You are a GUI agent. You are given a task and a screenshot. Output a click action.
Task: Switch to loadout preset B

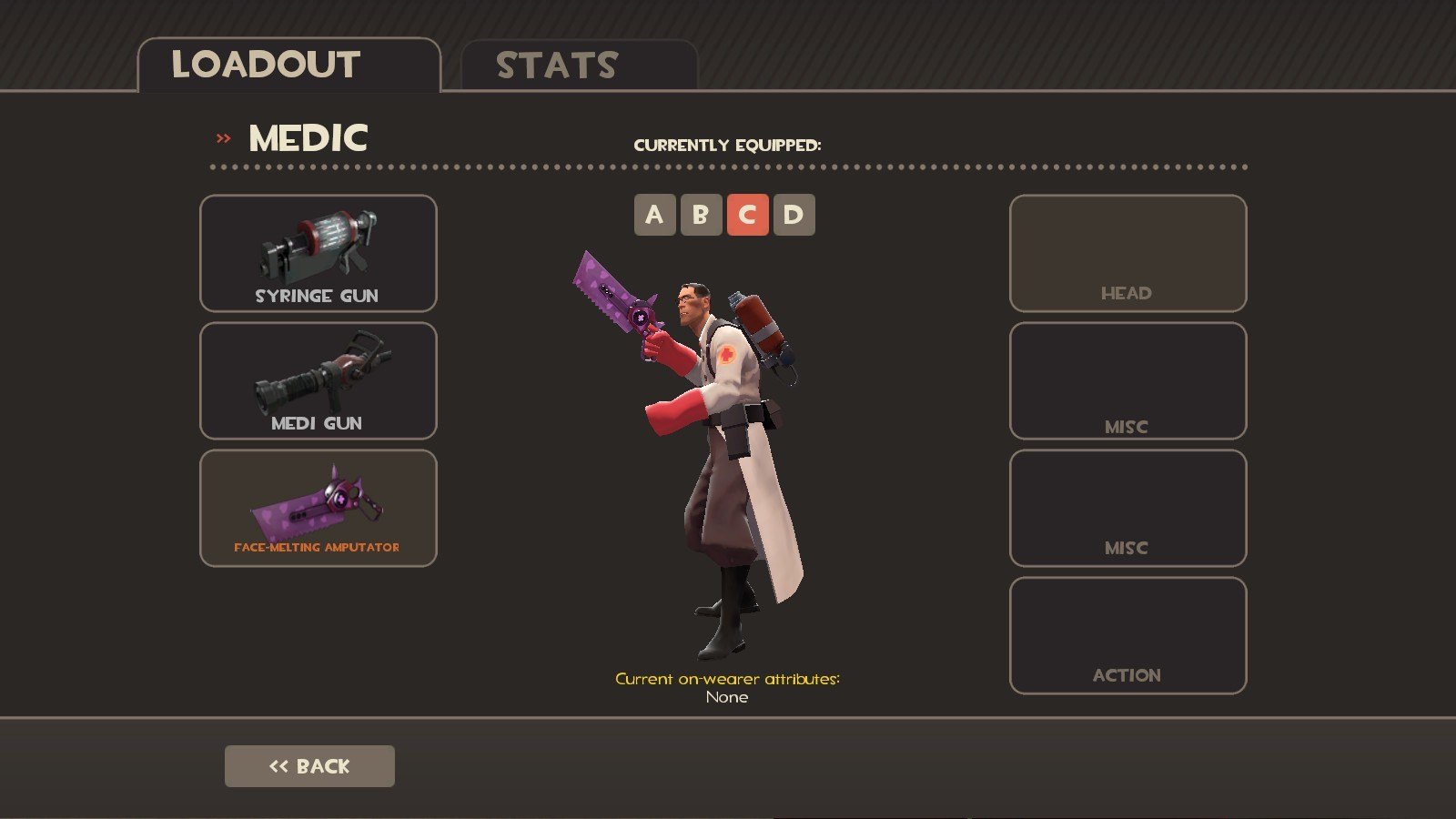tap(701, 215)
